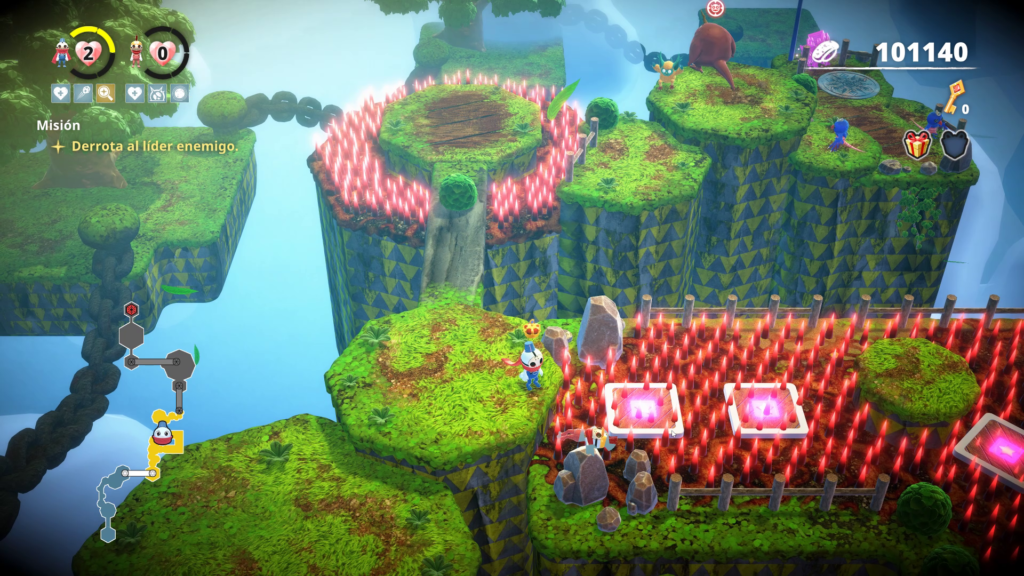The width and height of the screenshot is (1024, 576).
Task: Click the red enemy leader map marker
Action: pos(130,309)
